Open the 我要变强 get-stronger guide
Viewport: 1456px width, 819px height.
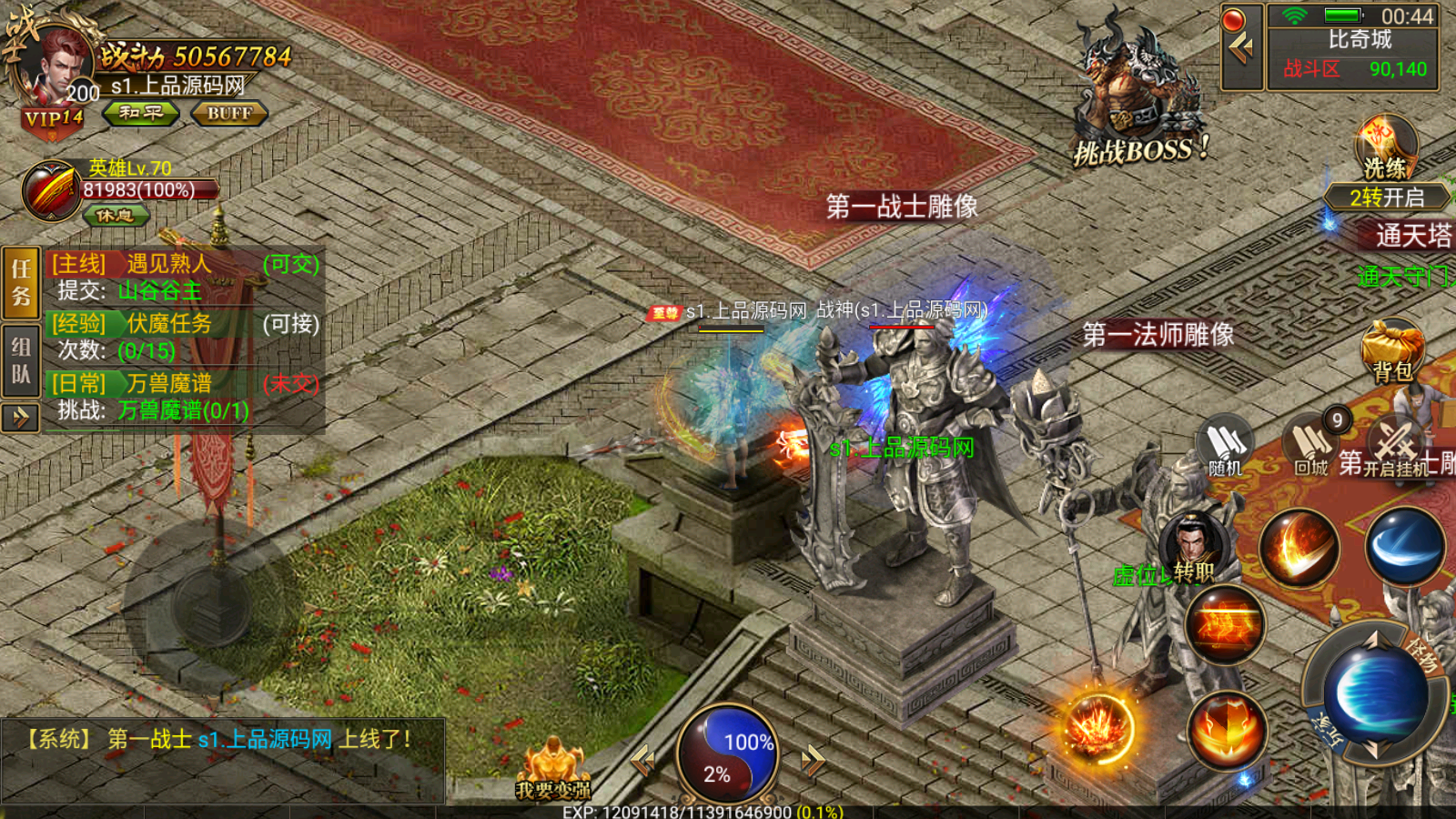pos(553,771)
